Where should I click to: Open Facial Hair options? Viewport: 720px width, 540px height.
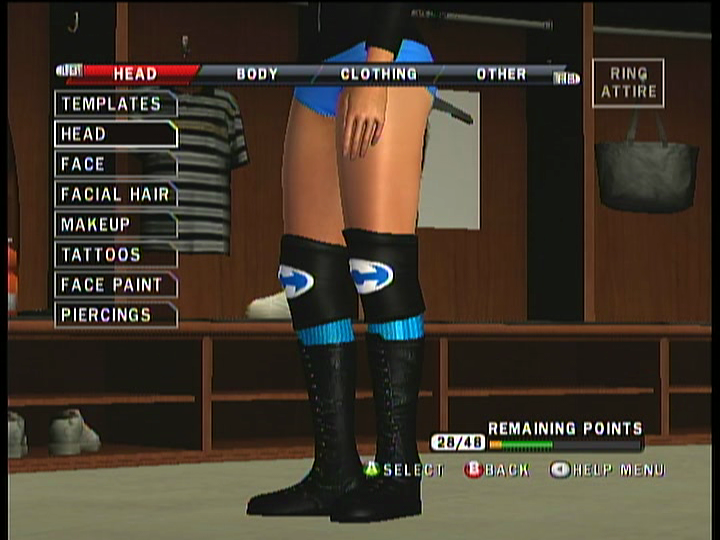coord(115,194)
